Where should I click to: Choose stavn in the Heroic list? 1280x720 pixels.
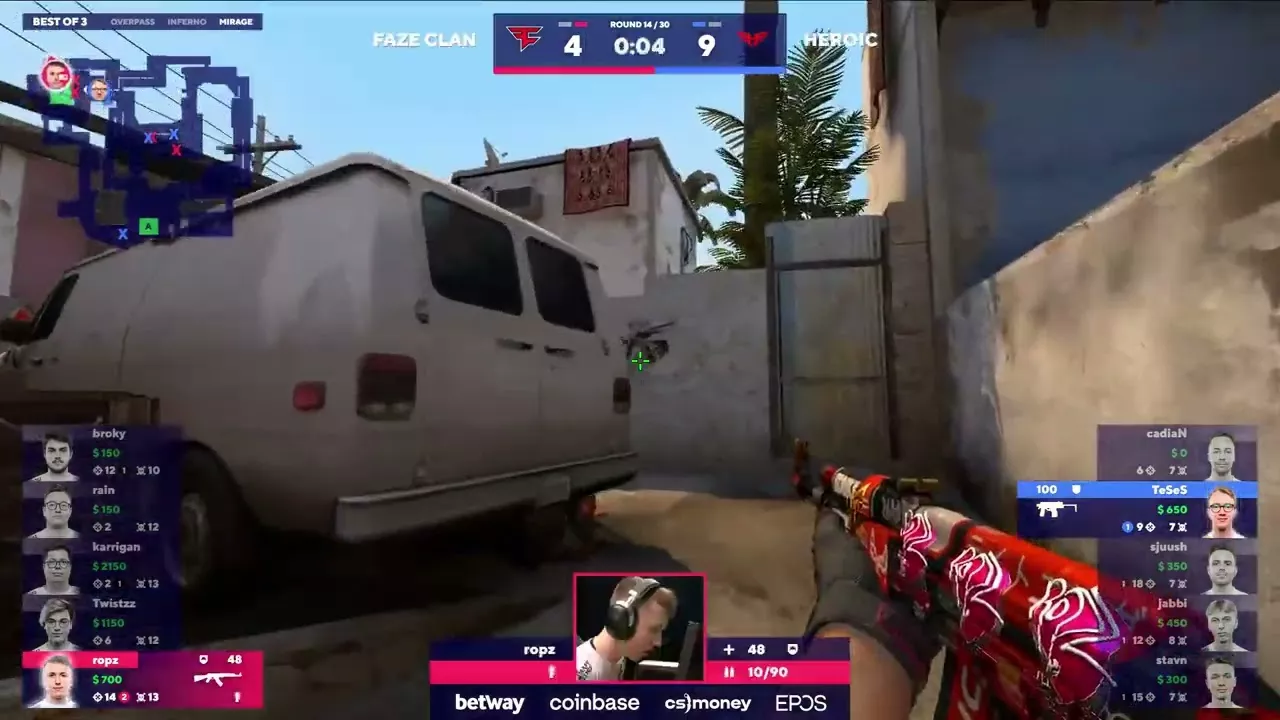point(1177,679)
